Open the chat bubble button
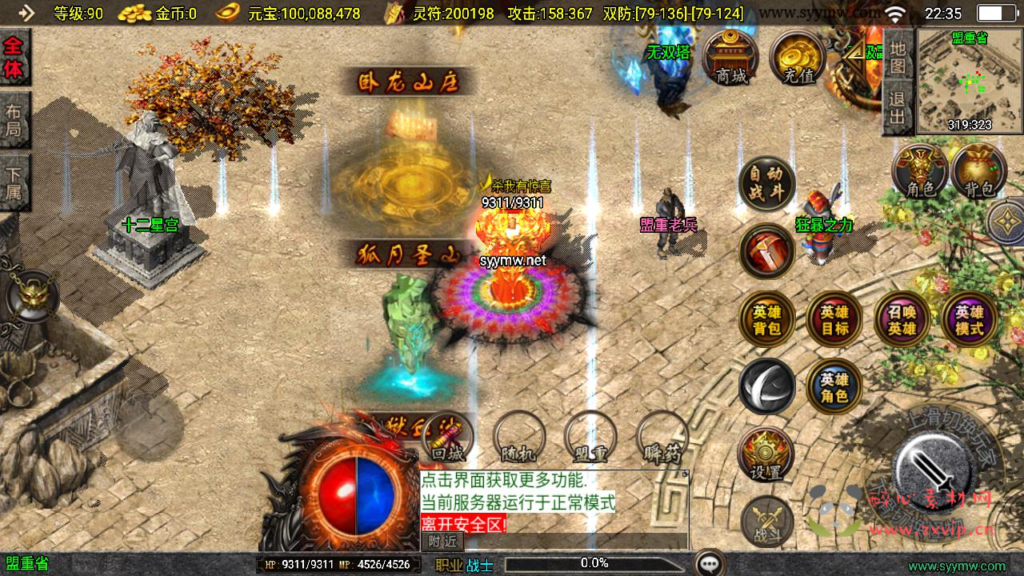 [711, 563]
